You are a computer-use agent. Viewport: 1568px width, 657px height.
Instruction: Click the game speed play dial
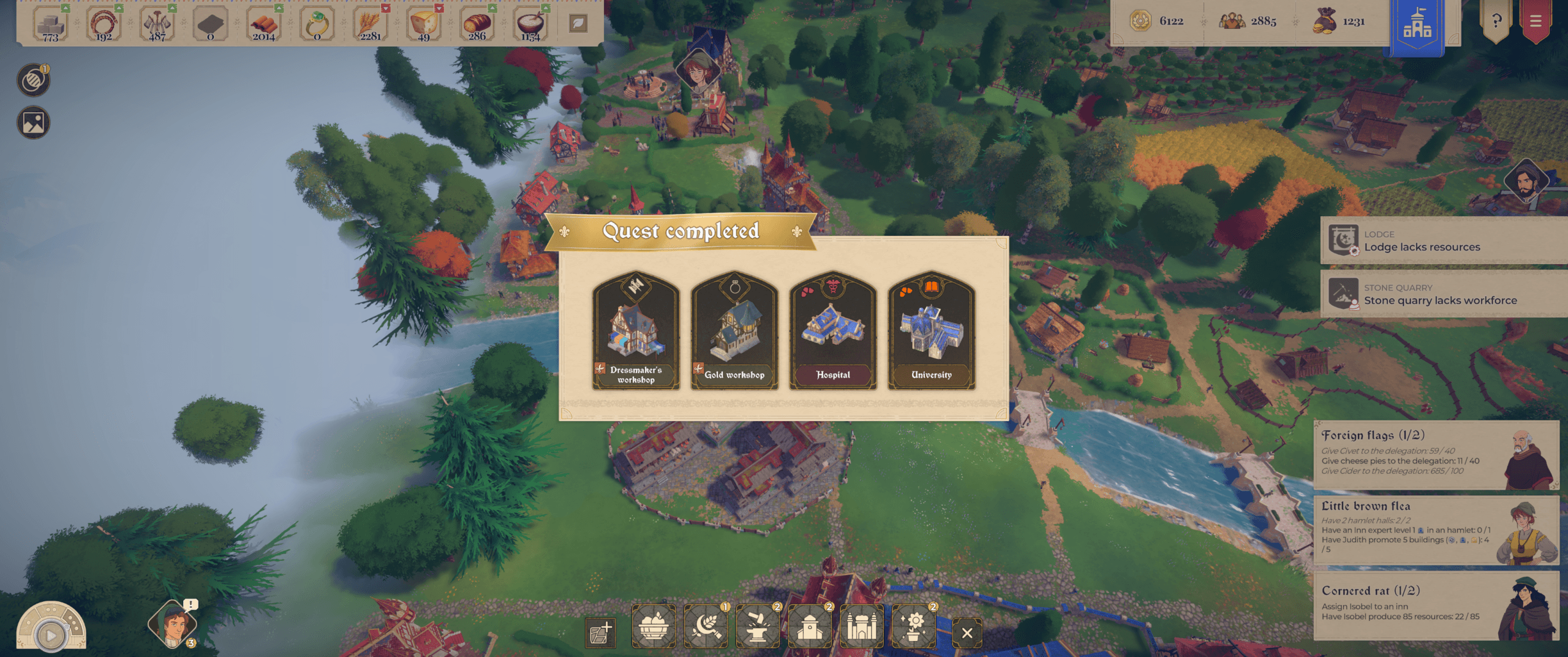click(51, 634)
